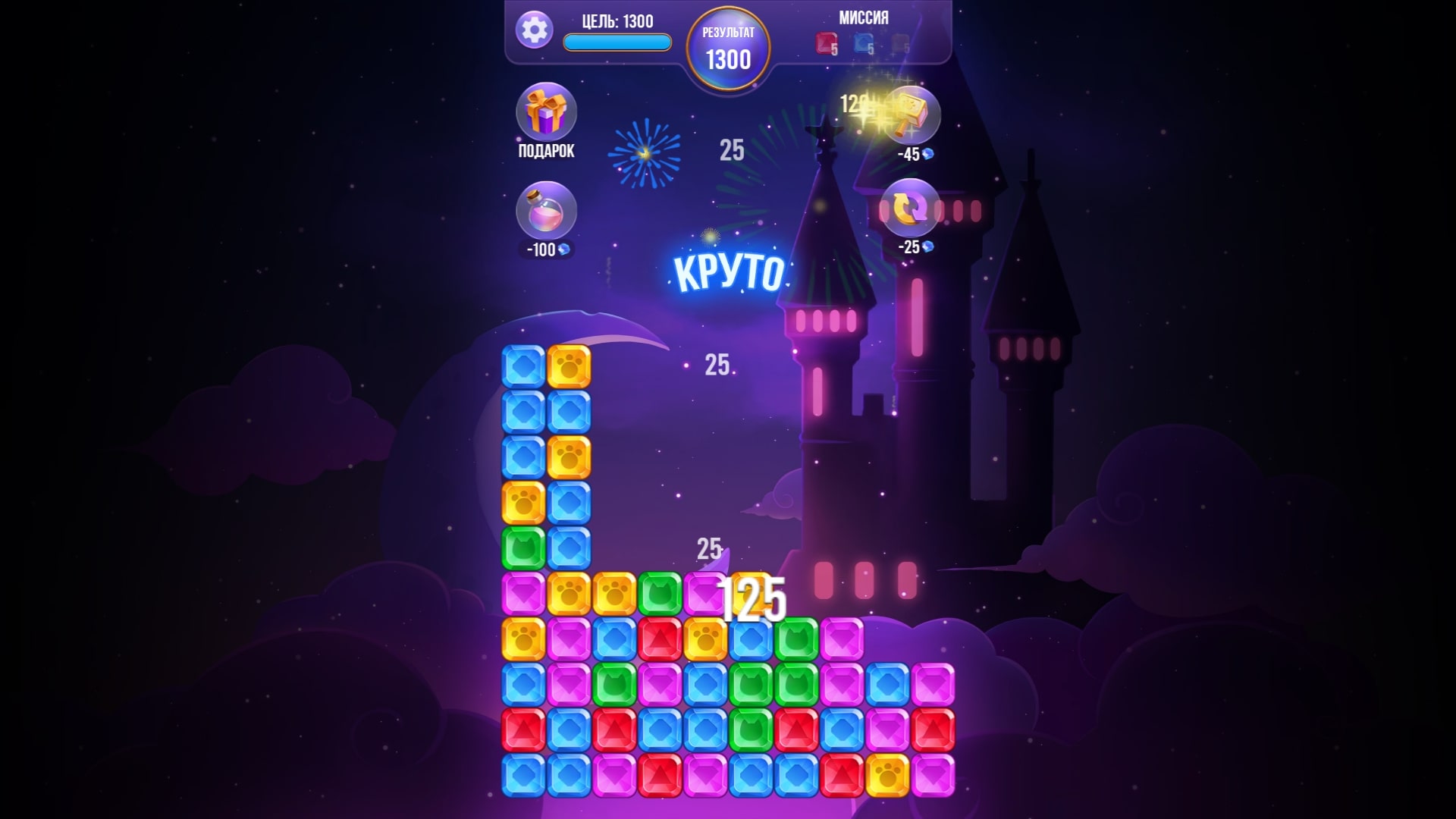Click the МИССИЯ panel heading
1456x819 pixels.
click(x=864, y=18)
